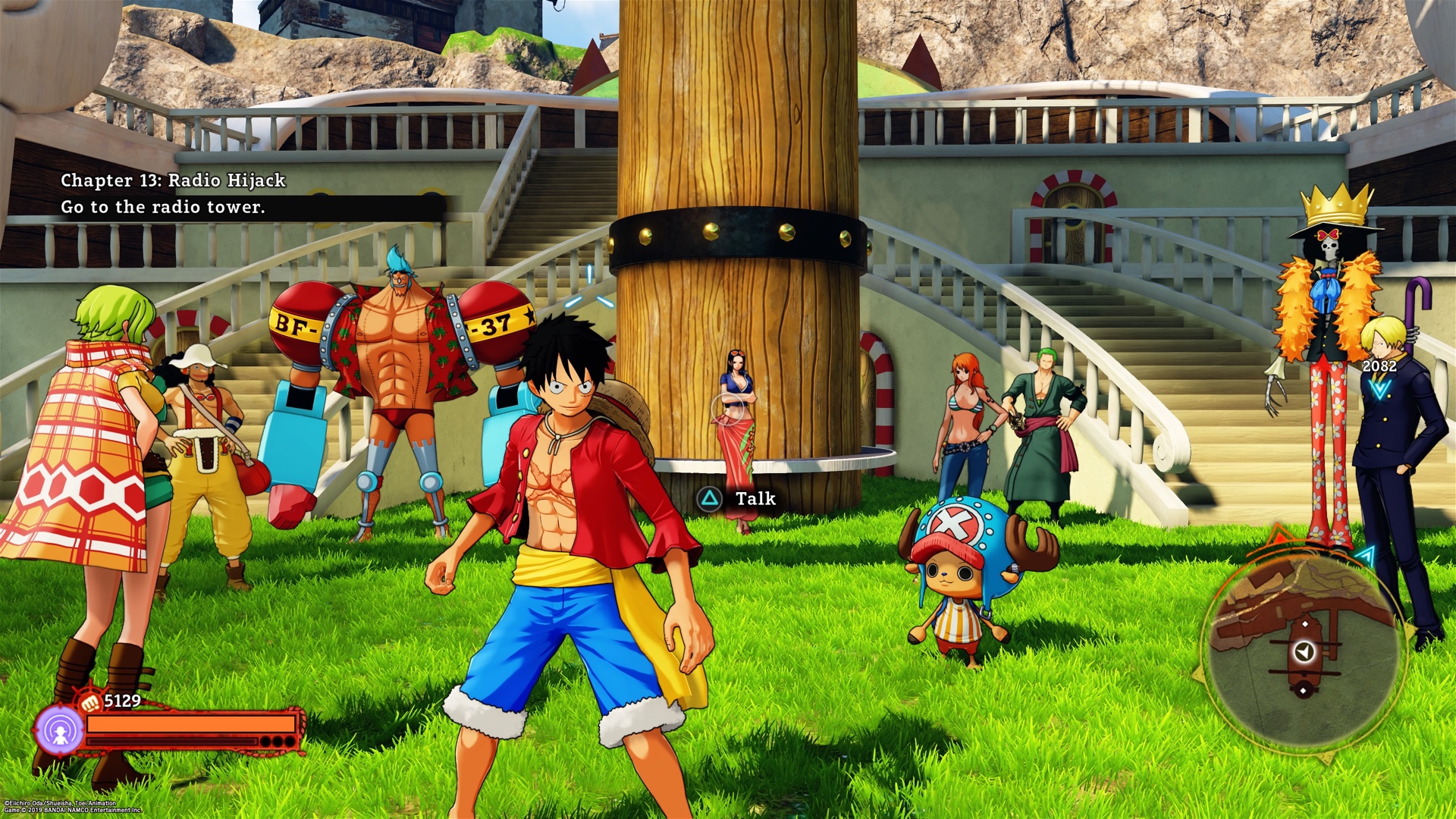Click the white player arrow on the minimap
Screen dimensions: 1456x819
[1304, 652]
